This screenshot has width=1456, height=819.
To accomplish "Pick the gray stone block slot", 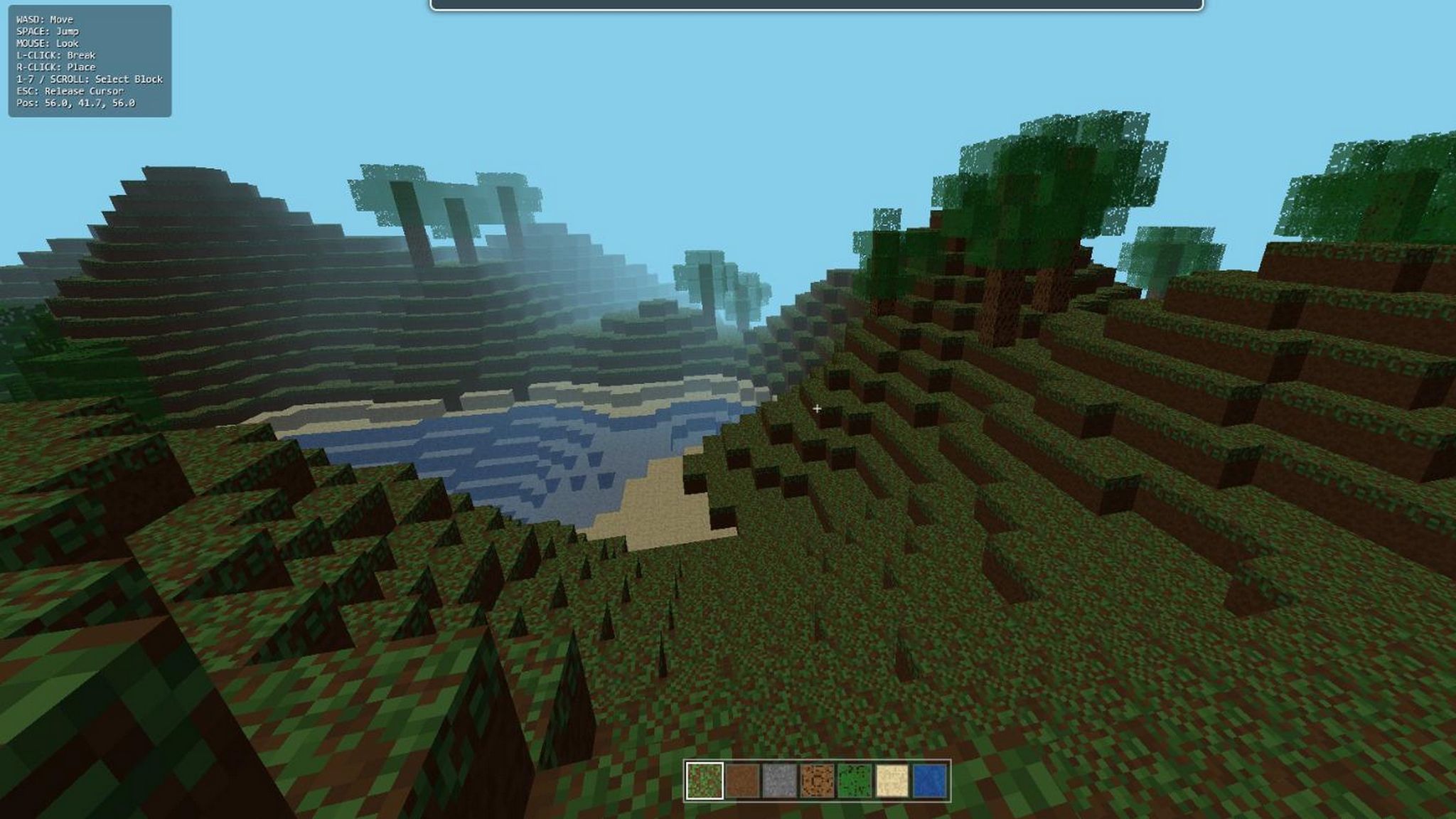I will coord(780,781).
